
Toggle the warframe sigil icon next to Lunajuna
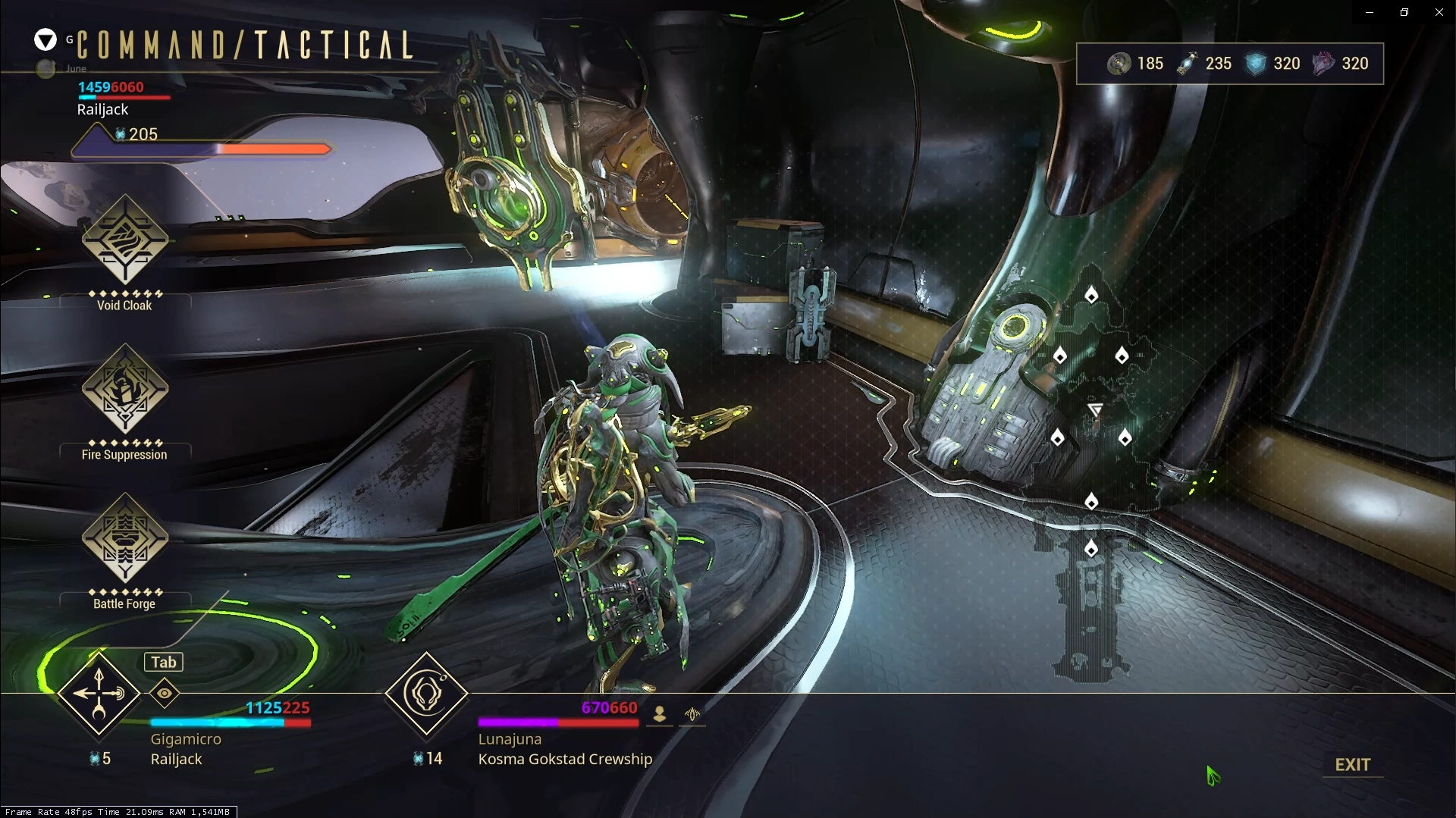point(692,713)
